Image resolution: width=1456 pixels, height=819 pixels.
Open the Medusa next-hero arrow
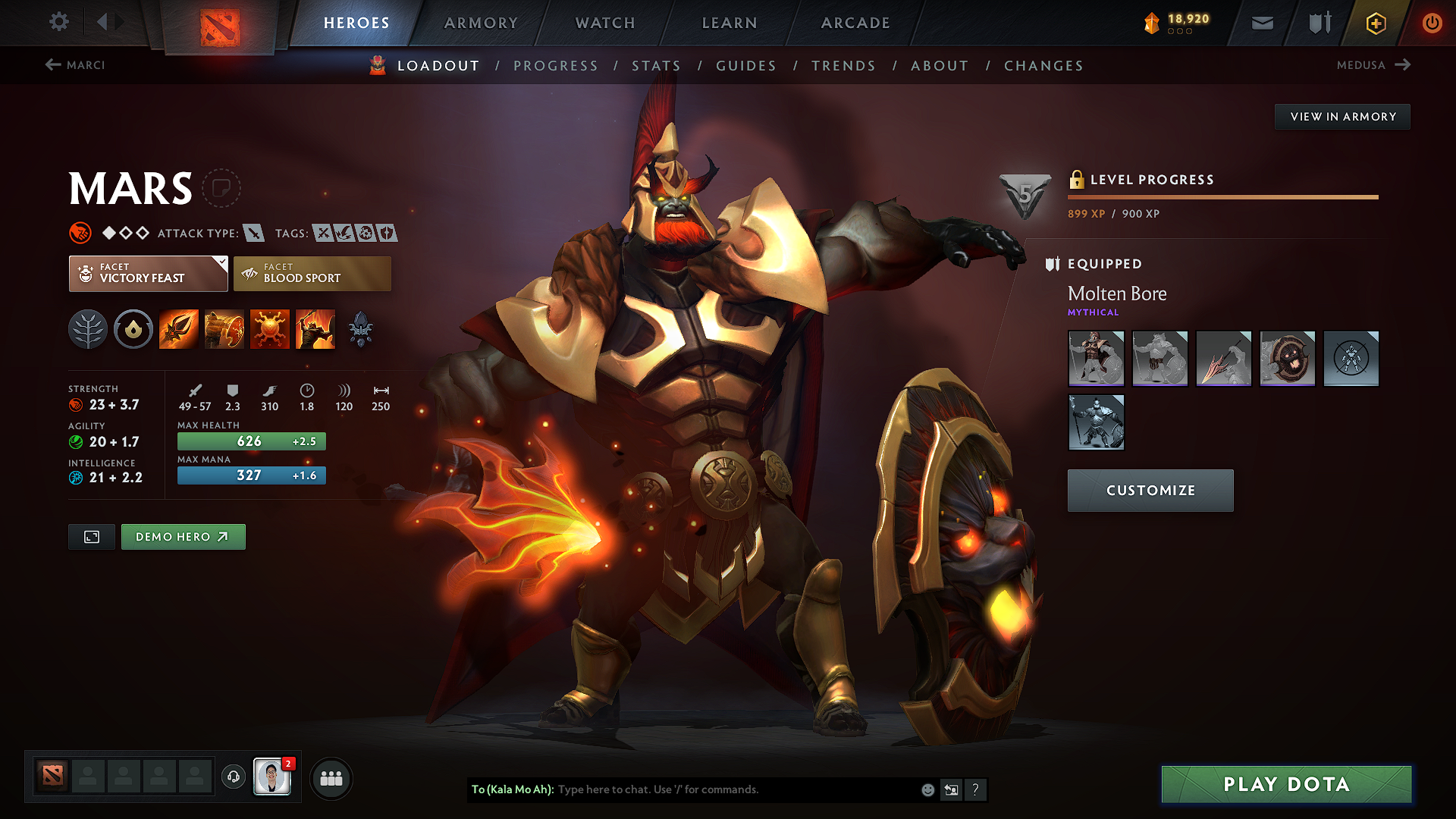(1402, 65)
